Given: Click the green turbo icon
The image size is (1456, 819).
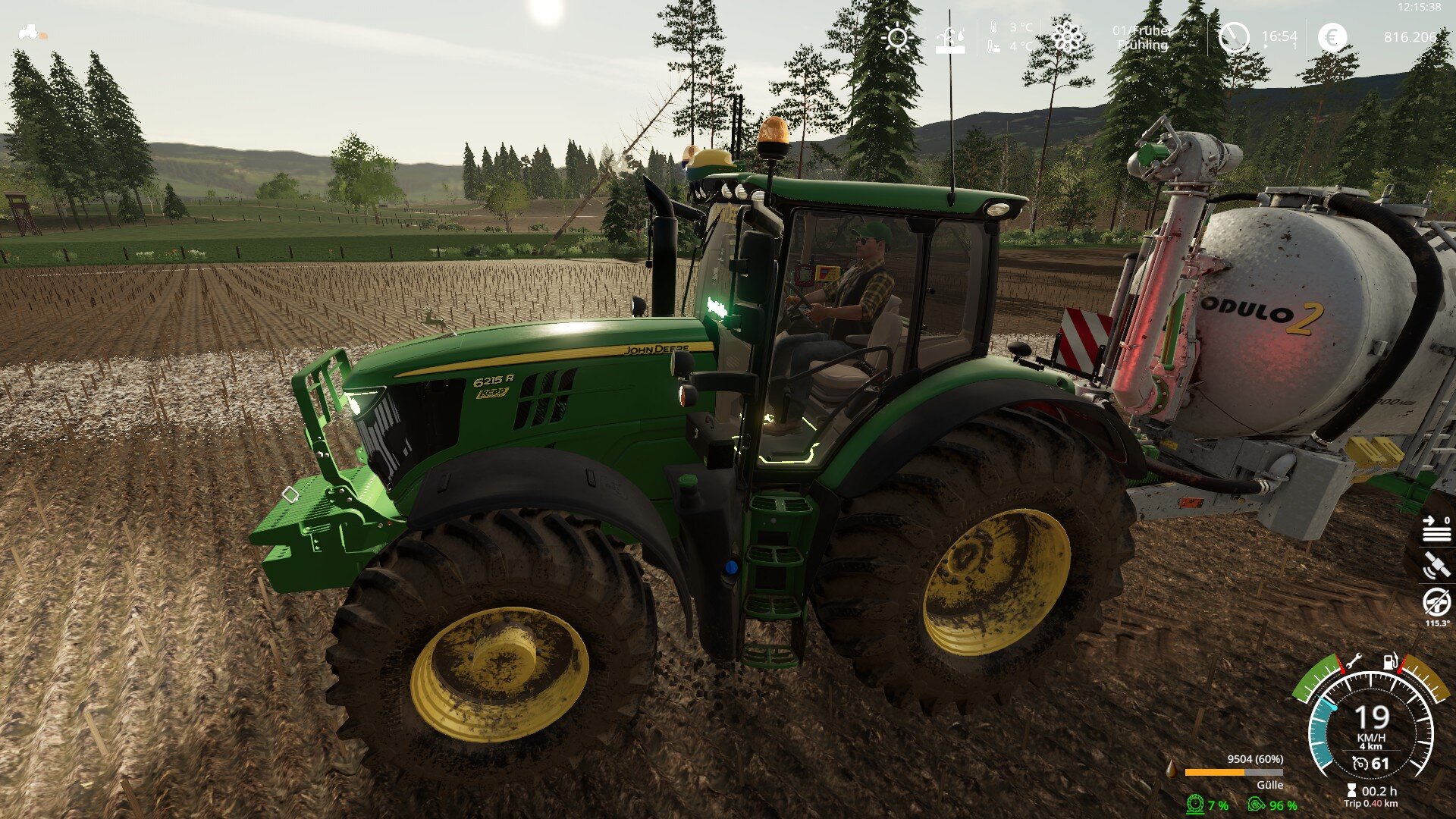Looking at the screenshot, I should [1257, 805].
